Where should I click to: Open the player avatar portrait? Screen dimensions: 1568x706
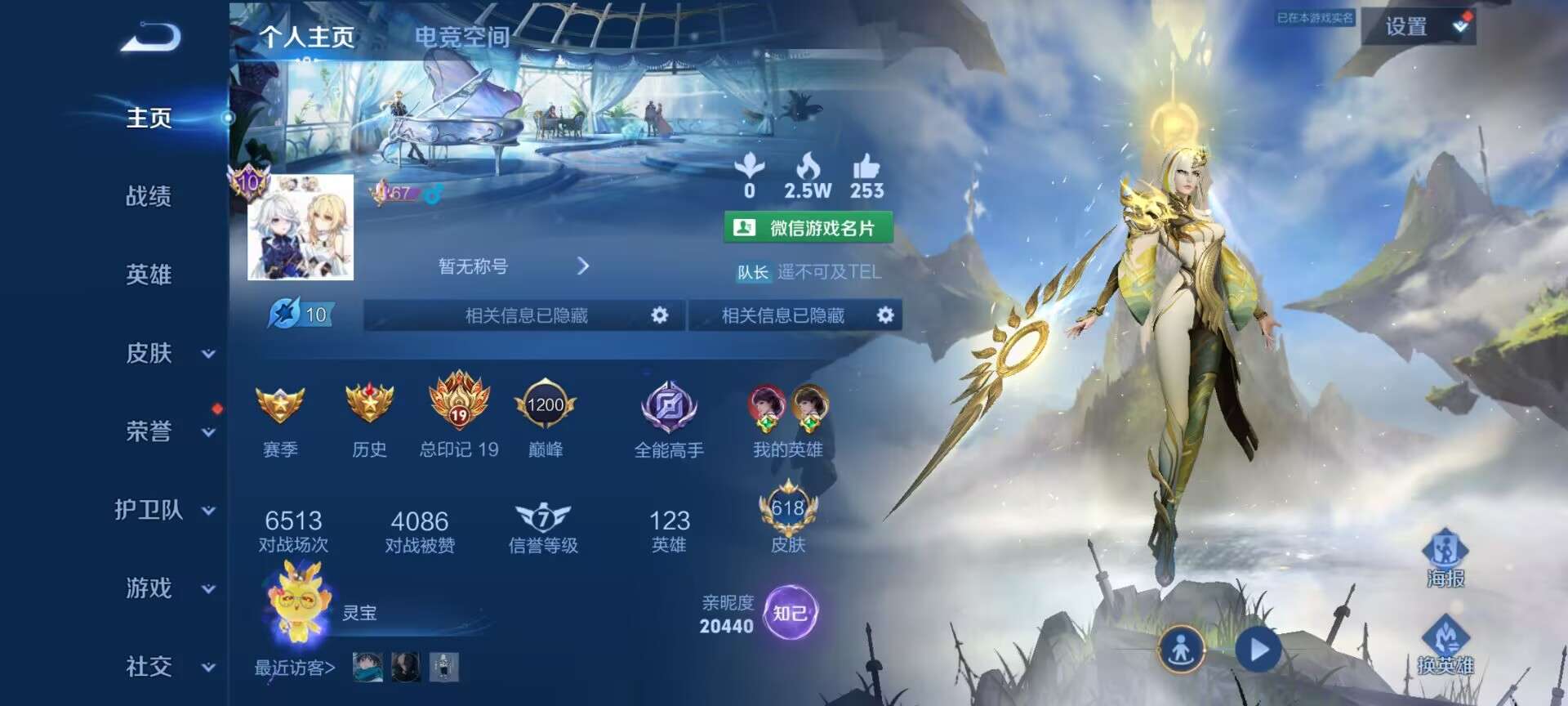click(x=301, y=227)
